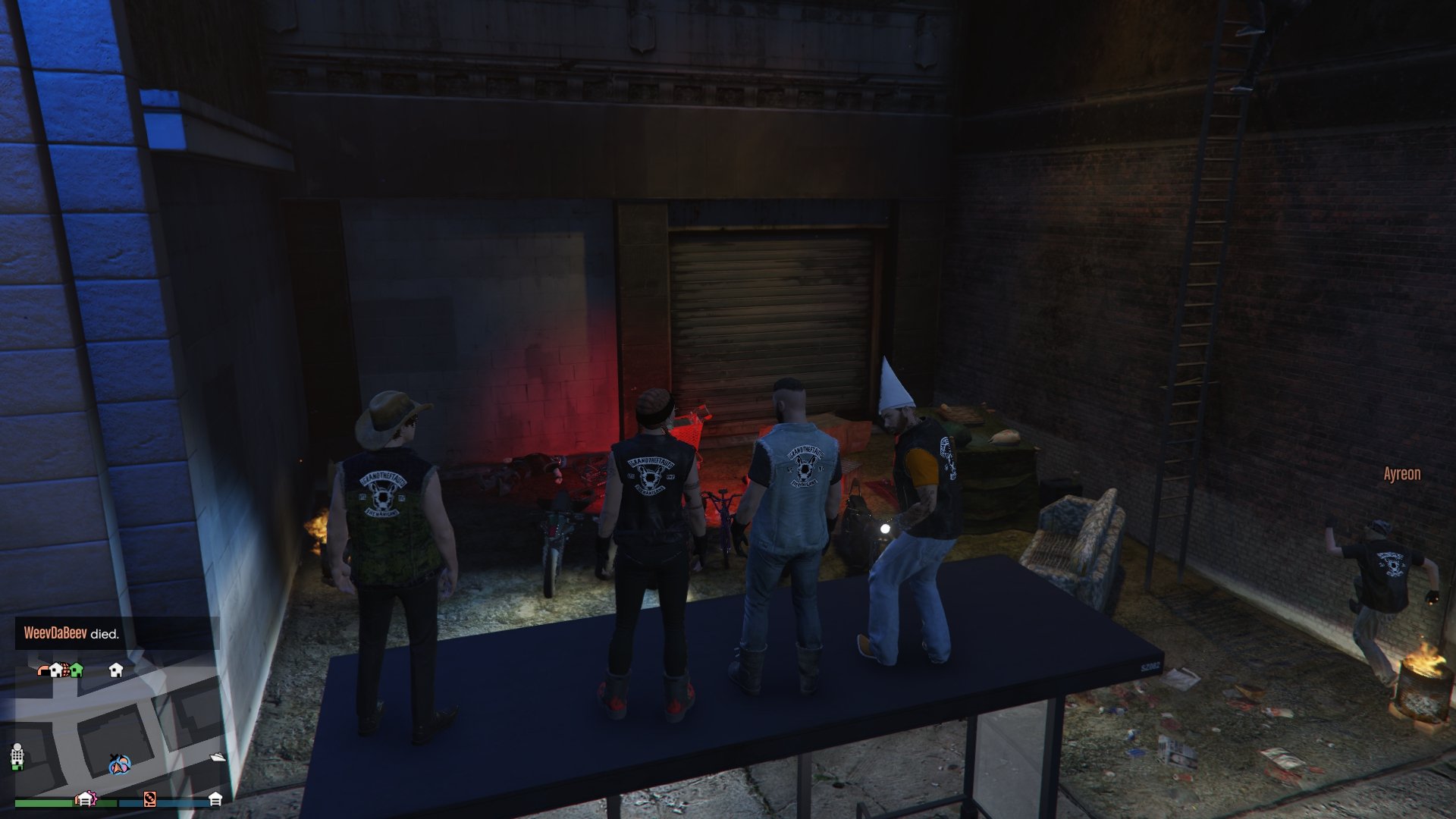Select the green house blip on the minimap

click(77, 670)
